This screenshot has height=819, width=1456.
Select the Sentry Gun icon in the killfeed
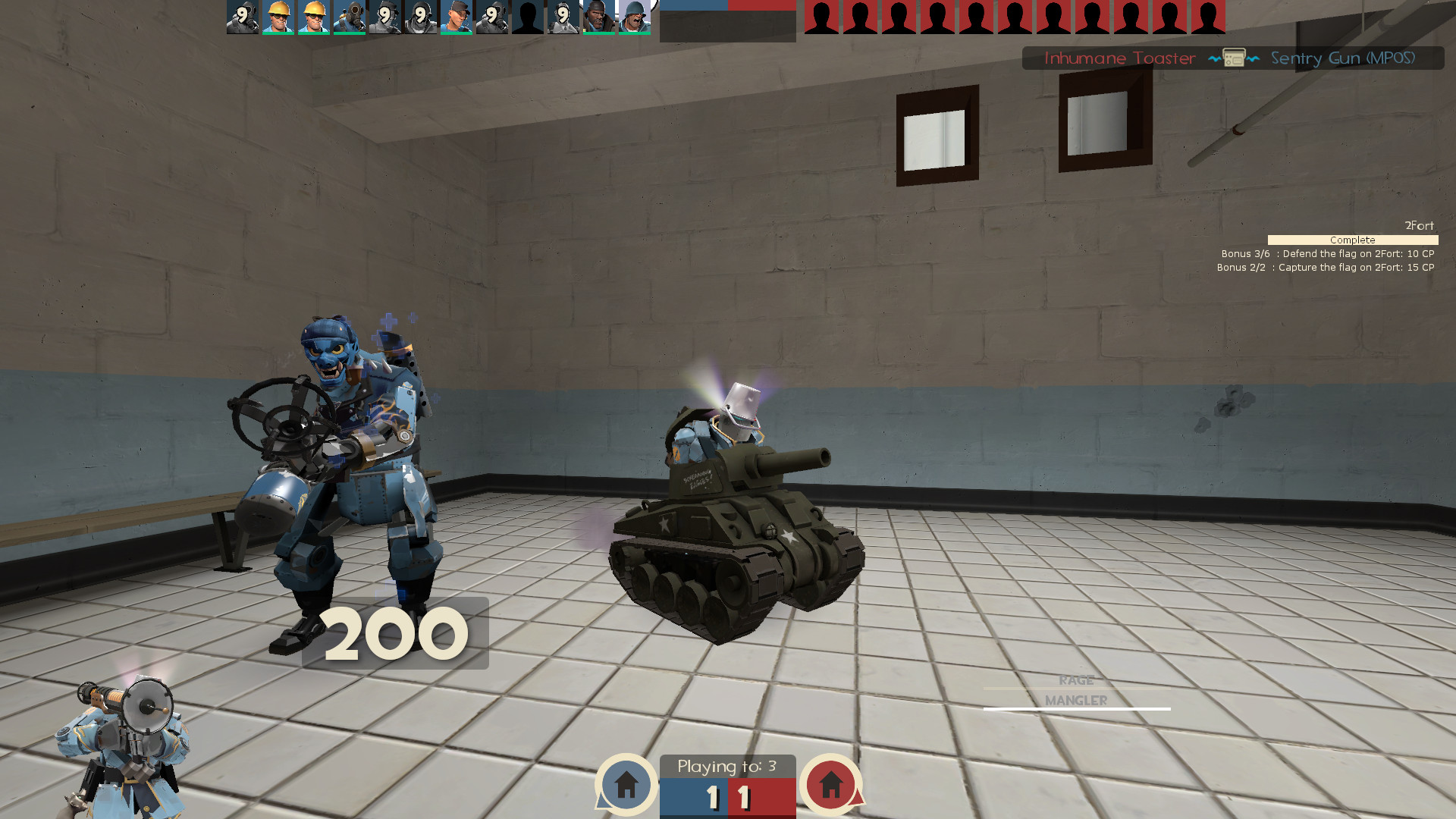point(1234,58)
